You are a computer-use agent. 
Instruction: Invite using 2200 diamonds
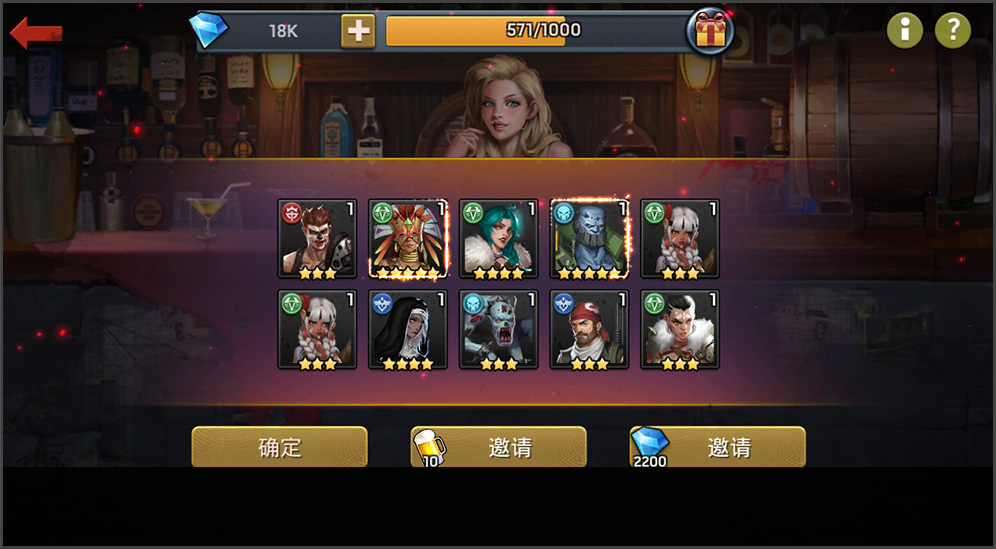(x=718, y=447)
